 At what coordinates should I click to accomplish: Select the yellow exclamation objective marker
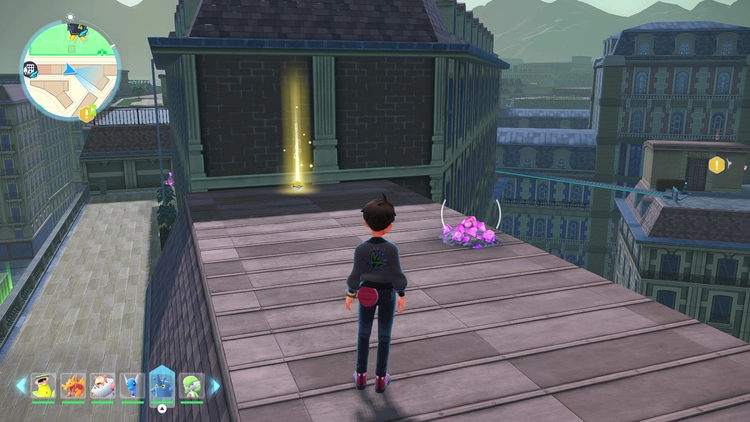716,164
